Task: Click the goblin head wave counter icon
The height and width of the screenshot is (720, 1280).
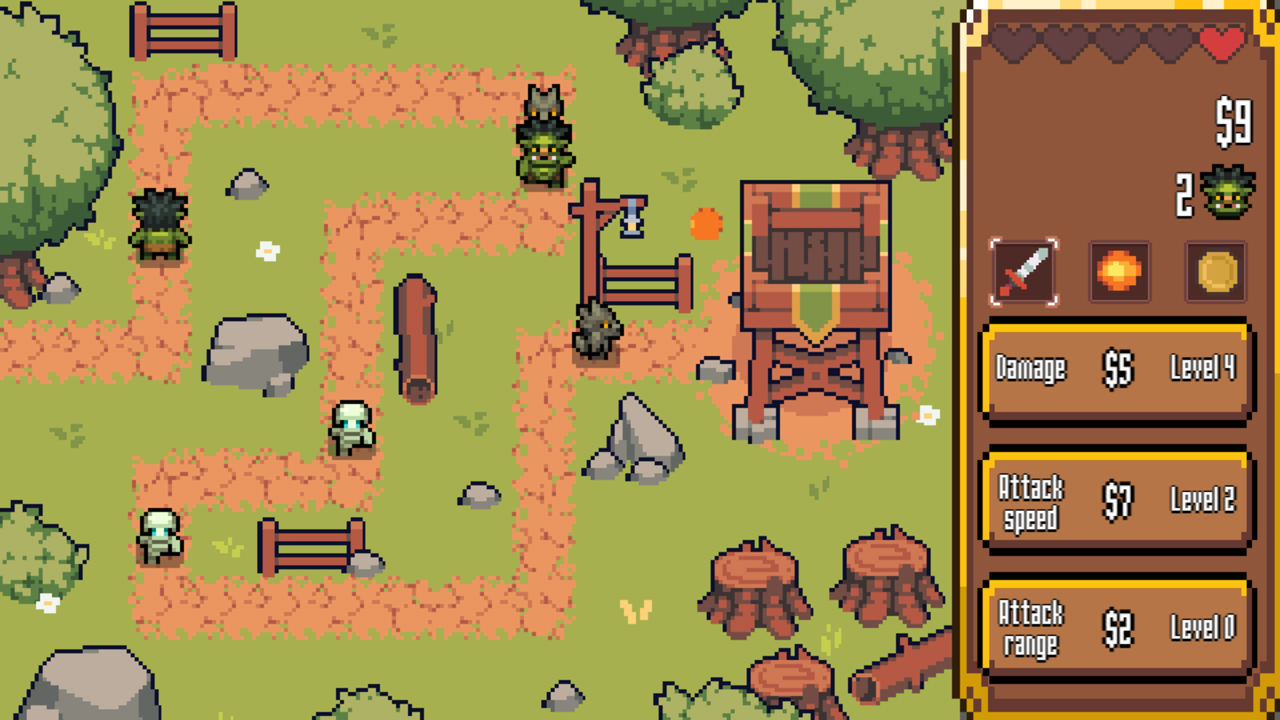Action: click(1227, 192)
